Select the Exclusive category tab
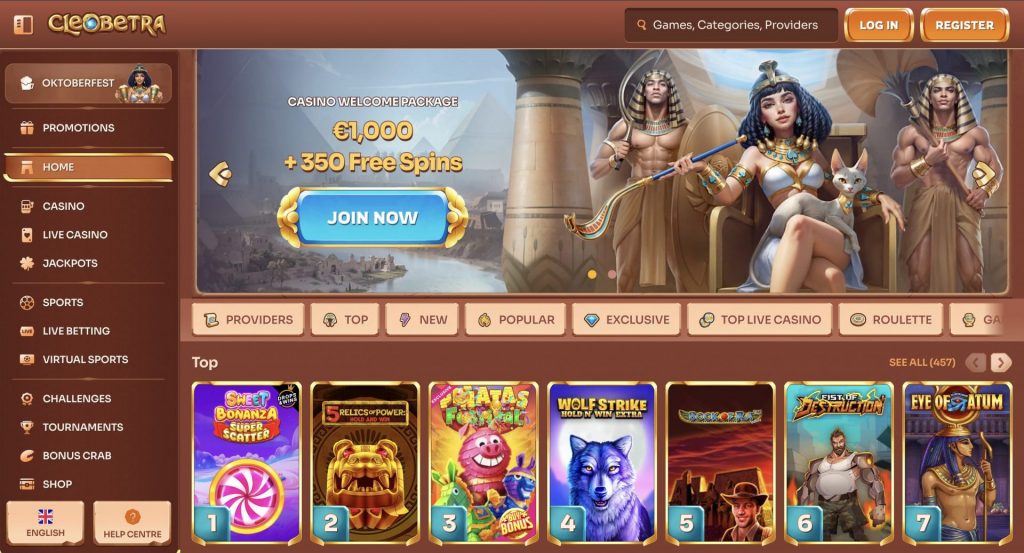The height and width of the screenshot is (553, 1024). pos(626,320)
